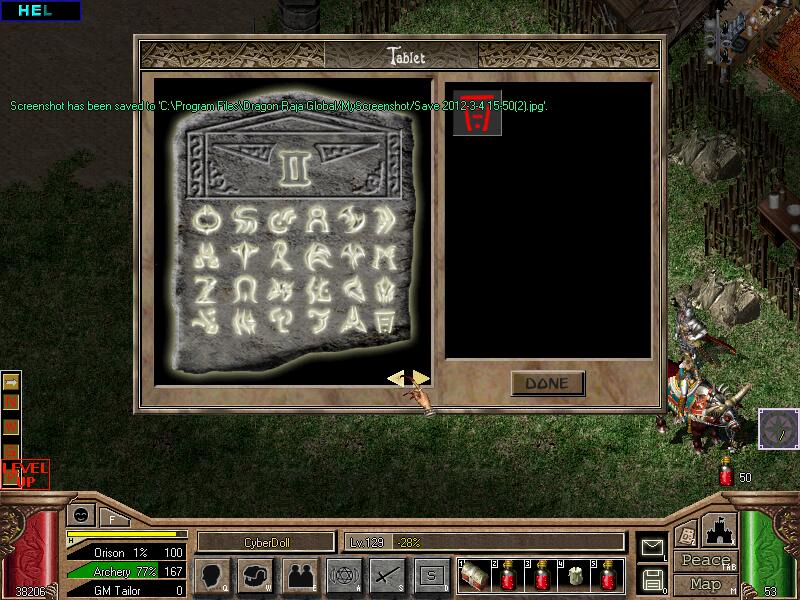Go to the previous tablet page arrow
800x600 pixels.
point(397,378)
